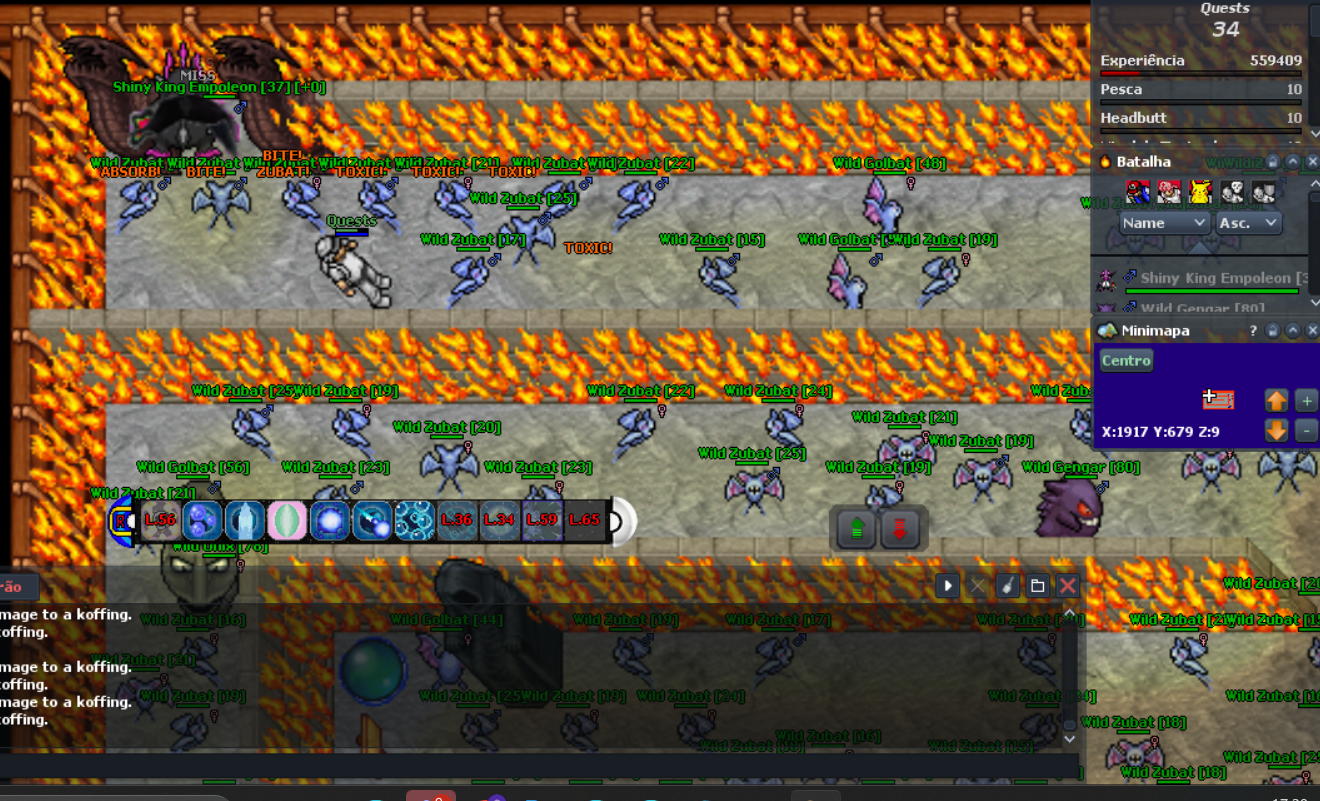Open the Name sorting dropdown
The image size is (1320, 801).
pyautogui.click(x=1165, y=223)
